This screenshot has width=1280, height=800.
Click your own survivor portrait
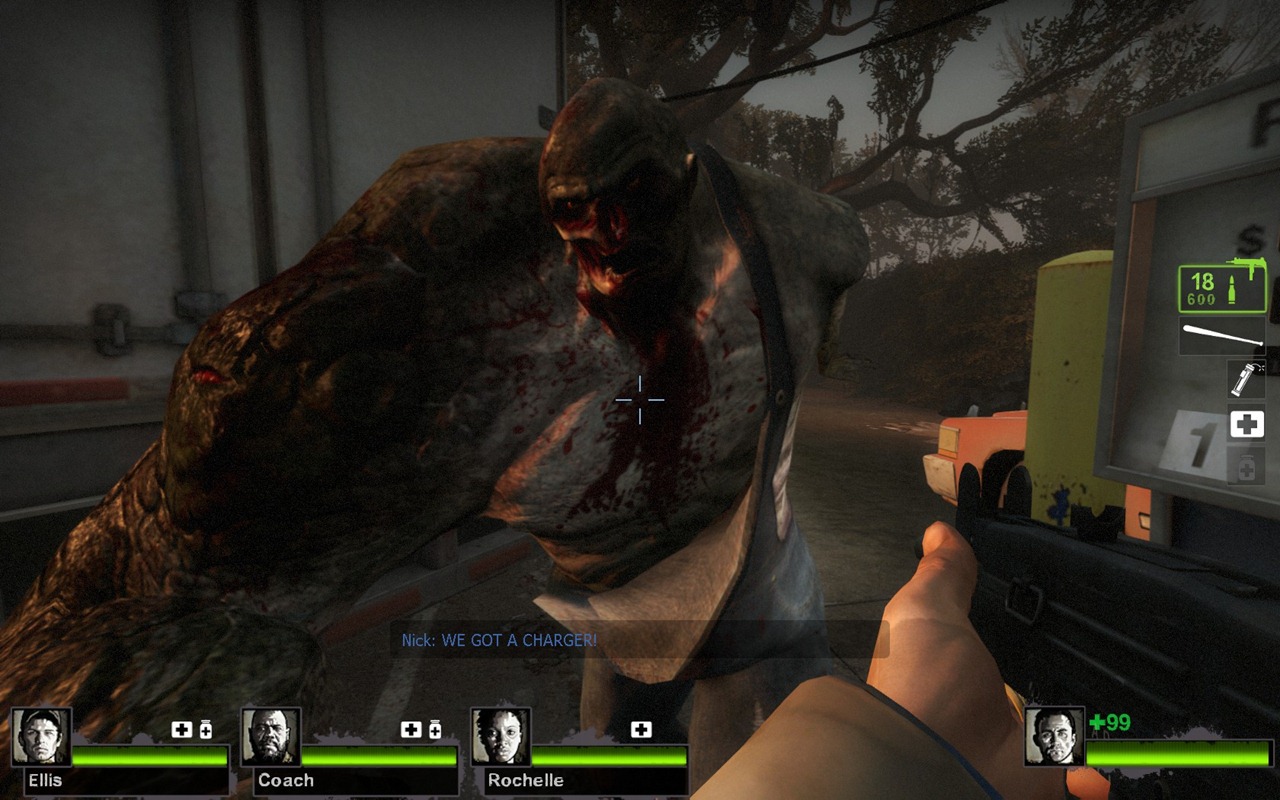point(1054,737)
